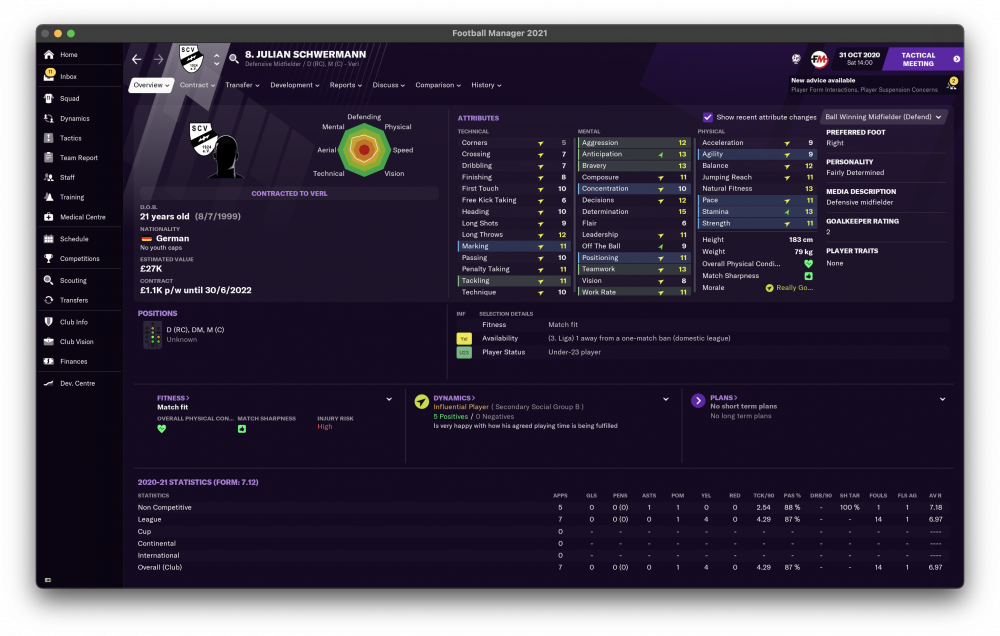Open the Contract dropdown tab
The height and width of the screenshot is (636, 1000).
198,85
